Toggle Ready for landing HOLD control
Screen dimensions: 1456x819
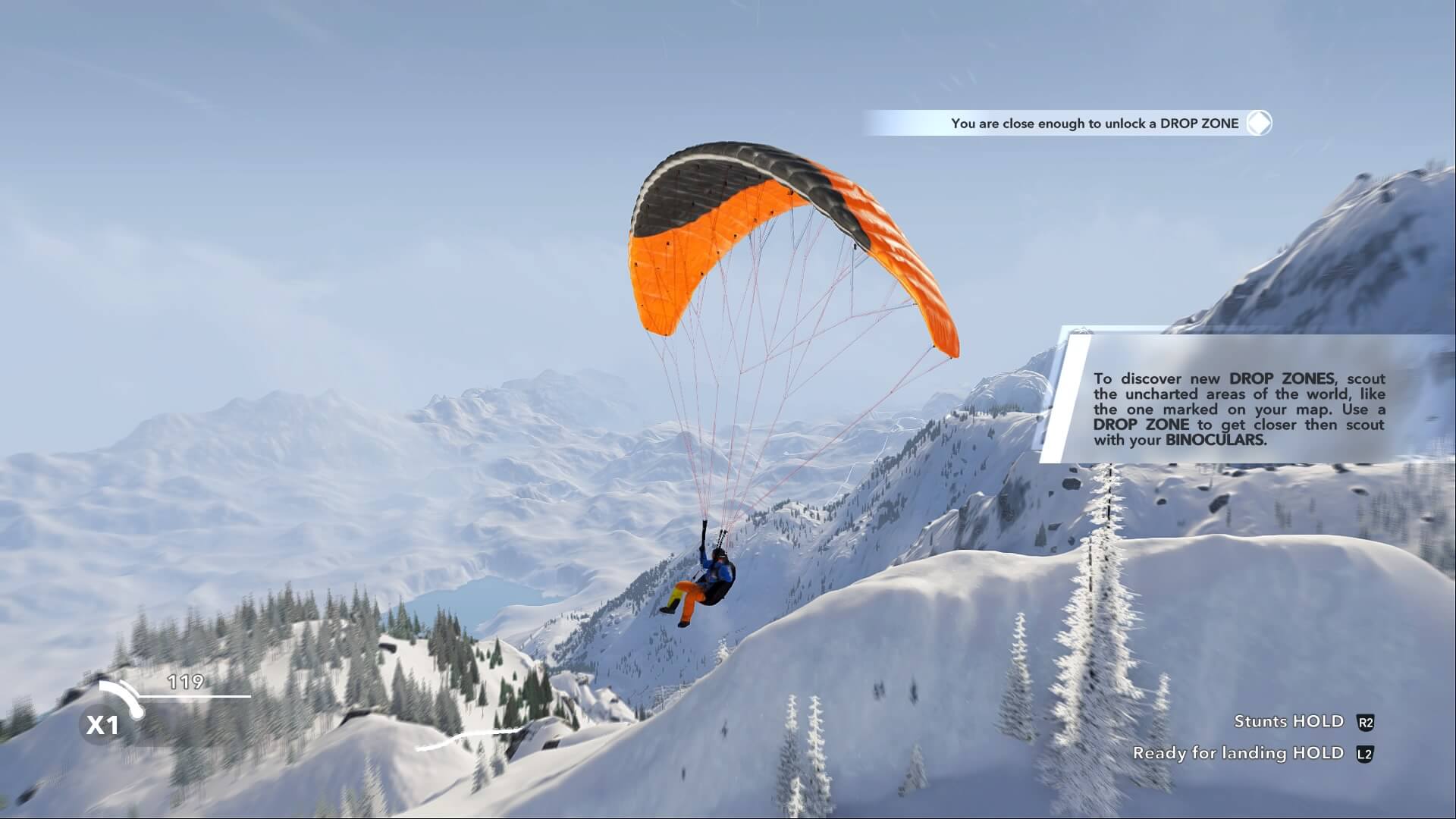click(1238, 753)
